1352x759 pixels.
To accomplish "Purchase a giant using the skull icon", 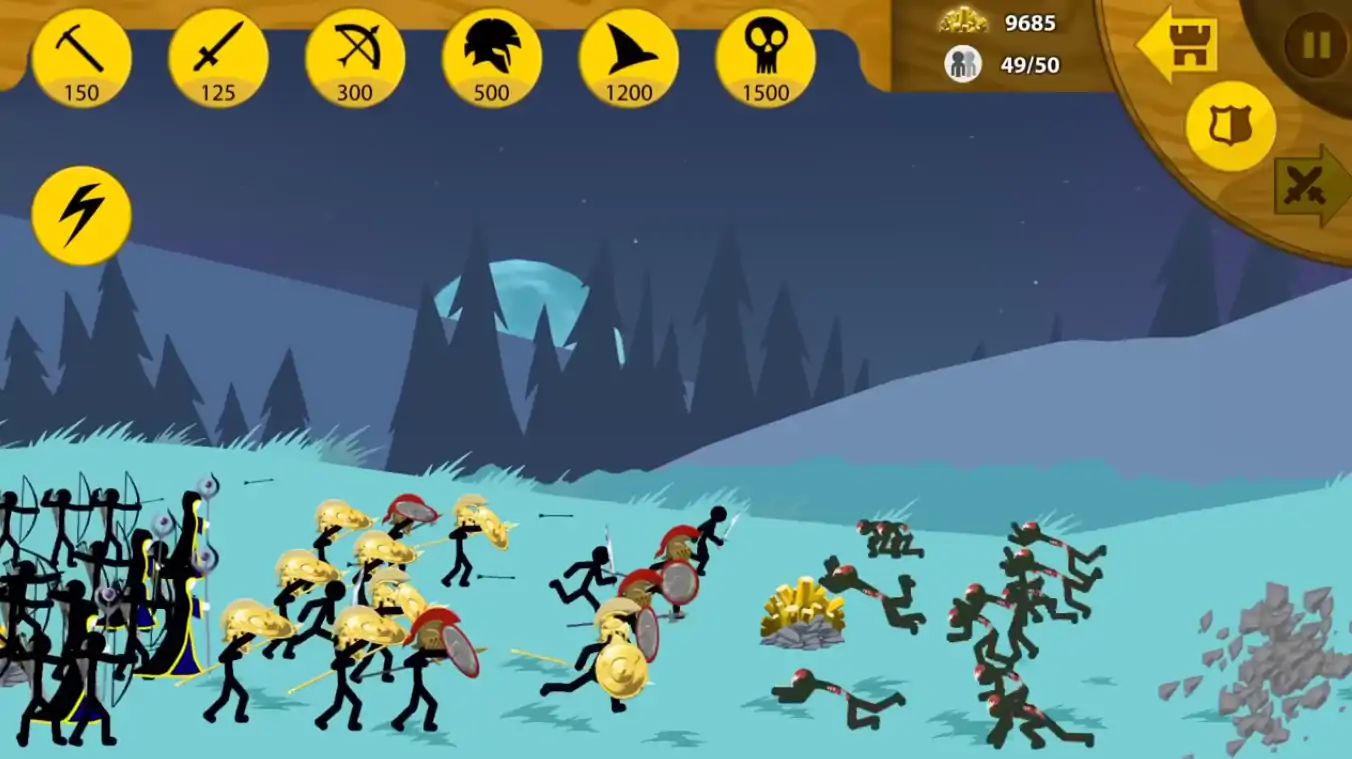I will click(x=765, y=58).
